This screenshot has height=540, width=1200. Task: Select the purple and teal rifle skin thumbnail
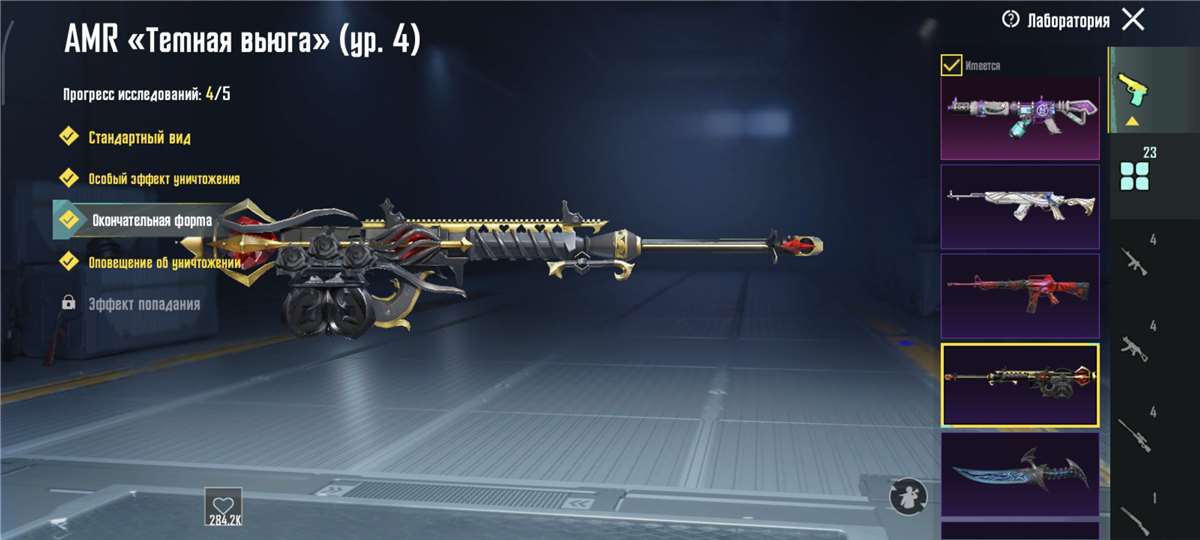(x=1019, y=118)
